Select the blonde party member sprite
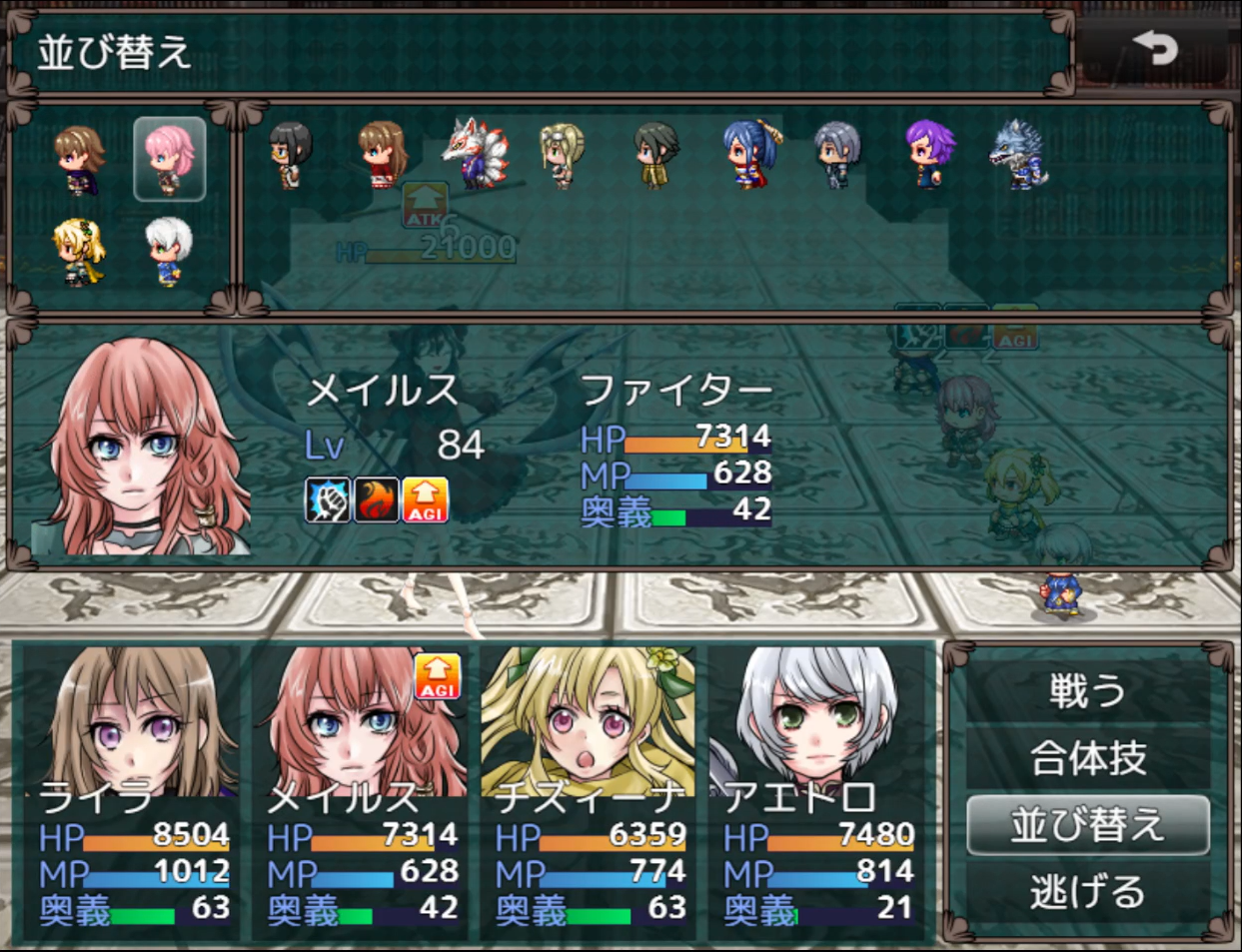Viewport: 1242px width, 952px height. [x=79, y=250]
